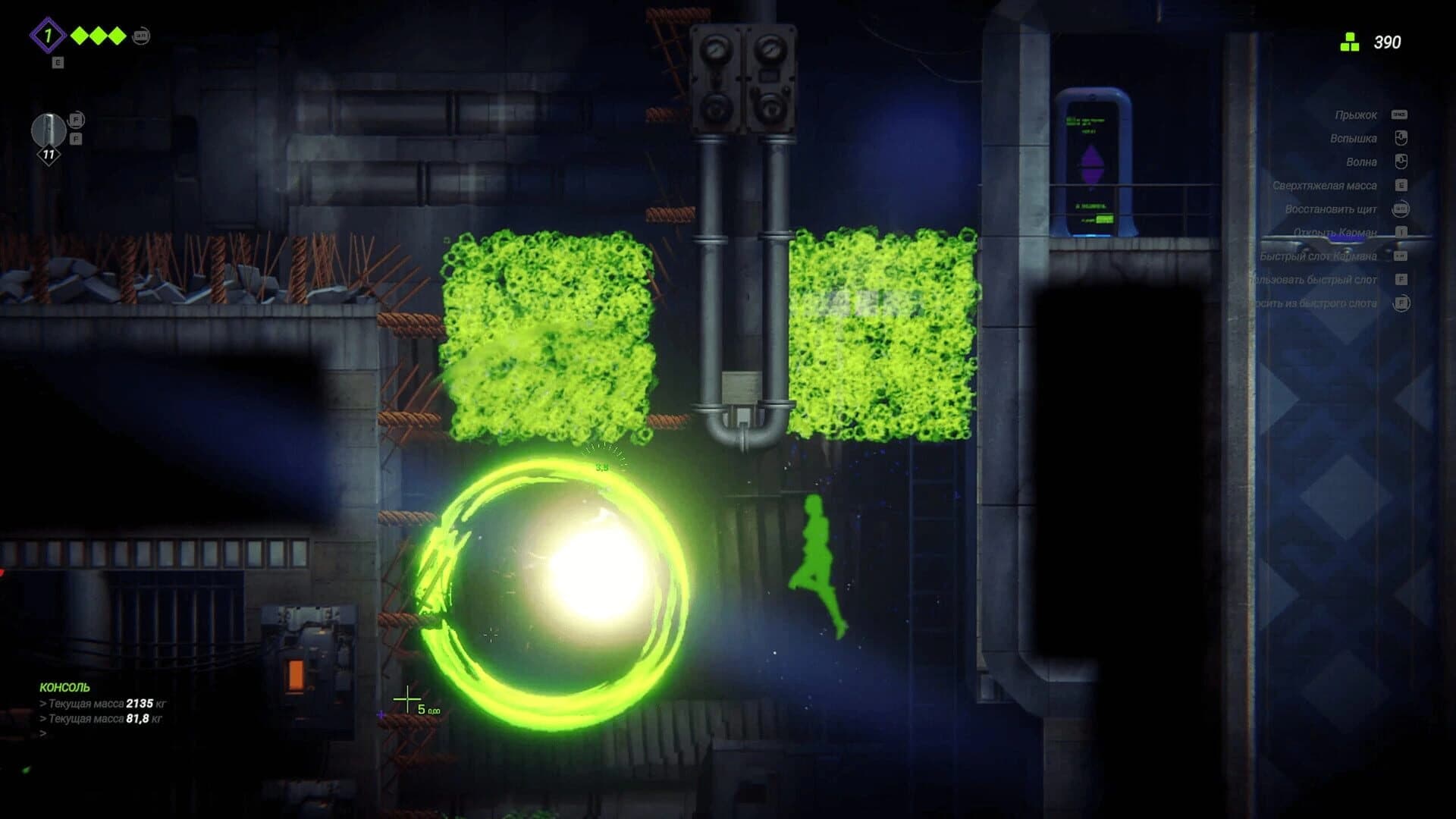The width and height of the screenshot is (1456, 819).
Task: Expand the КОНСОЛЬ log panel
Action: point(65,689)
